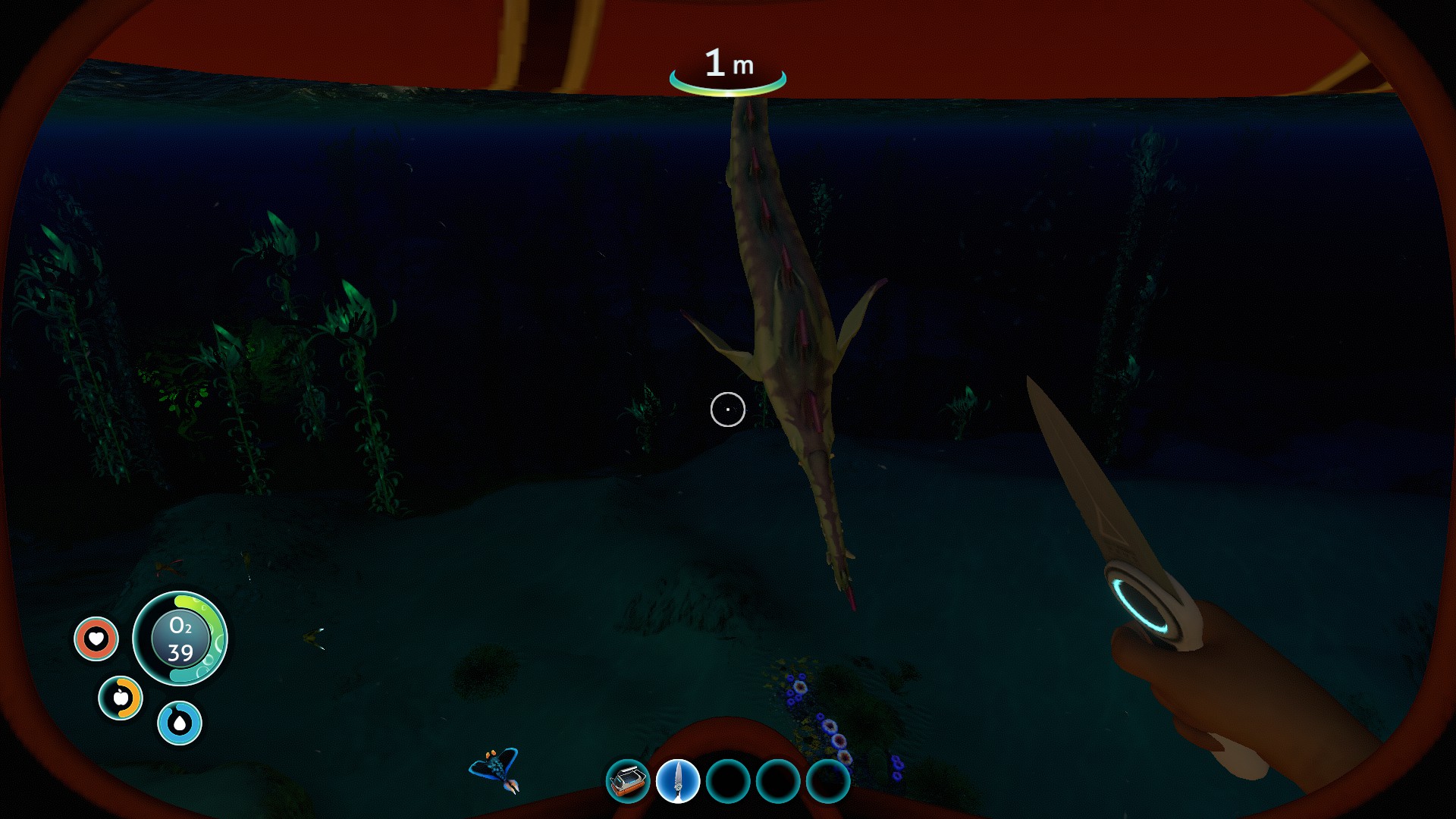Select the survival knife hotbar slot

click(x=678, y=781)
